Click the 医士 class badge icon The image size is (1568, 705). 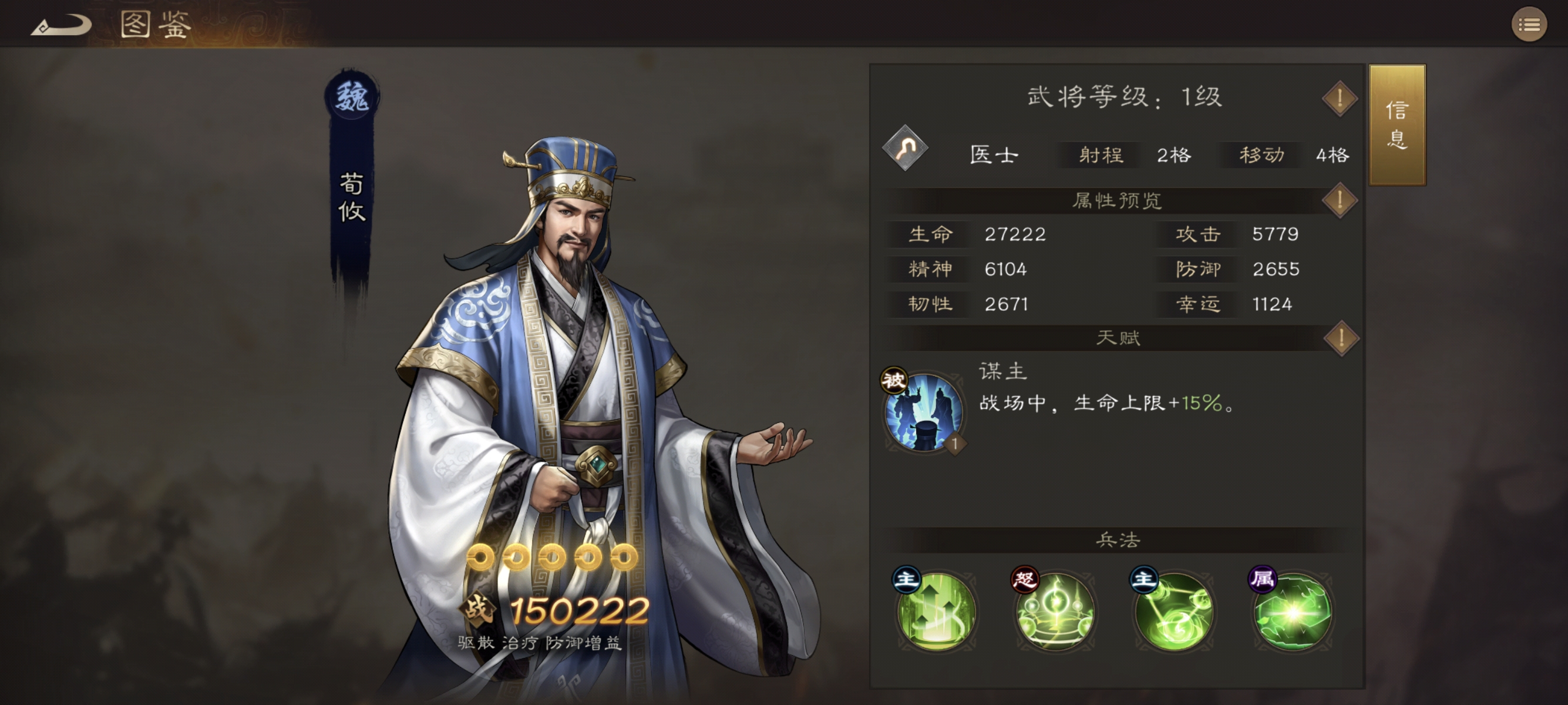click(x=905, y=154)
